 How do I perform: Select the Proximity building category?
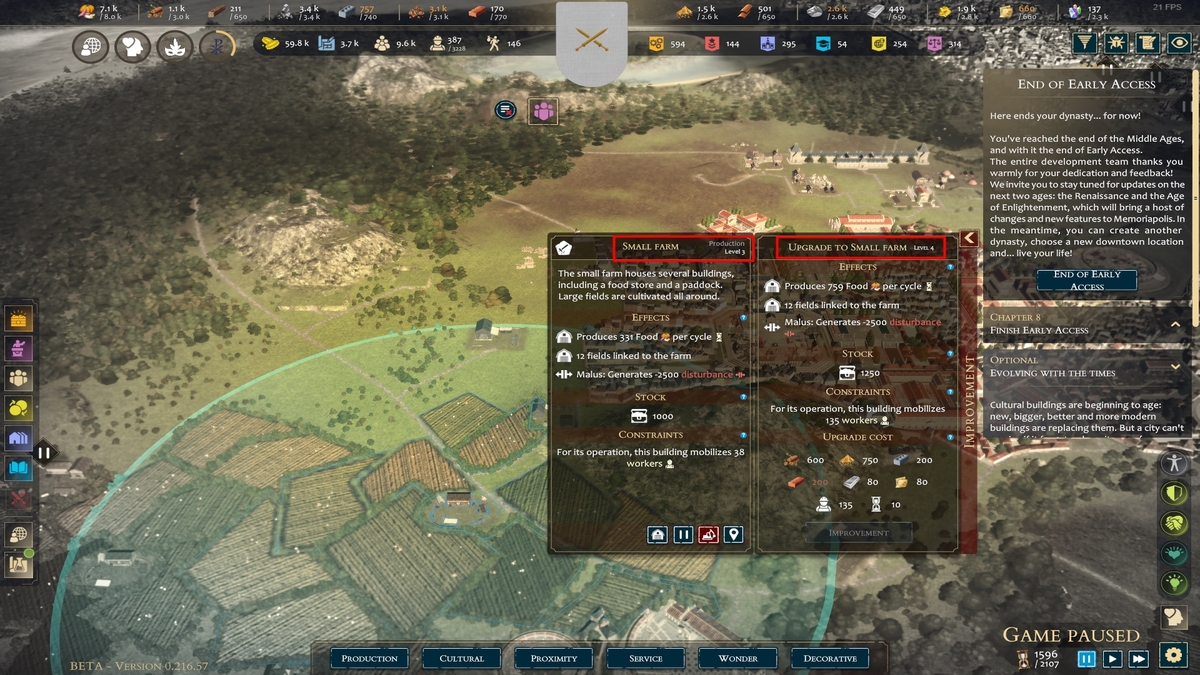[554, 658]
